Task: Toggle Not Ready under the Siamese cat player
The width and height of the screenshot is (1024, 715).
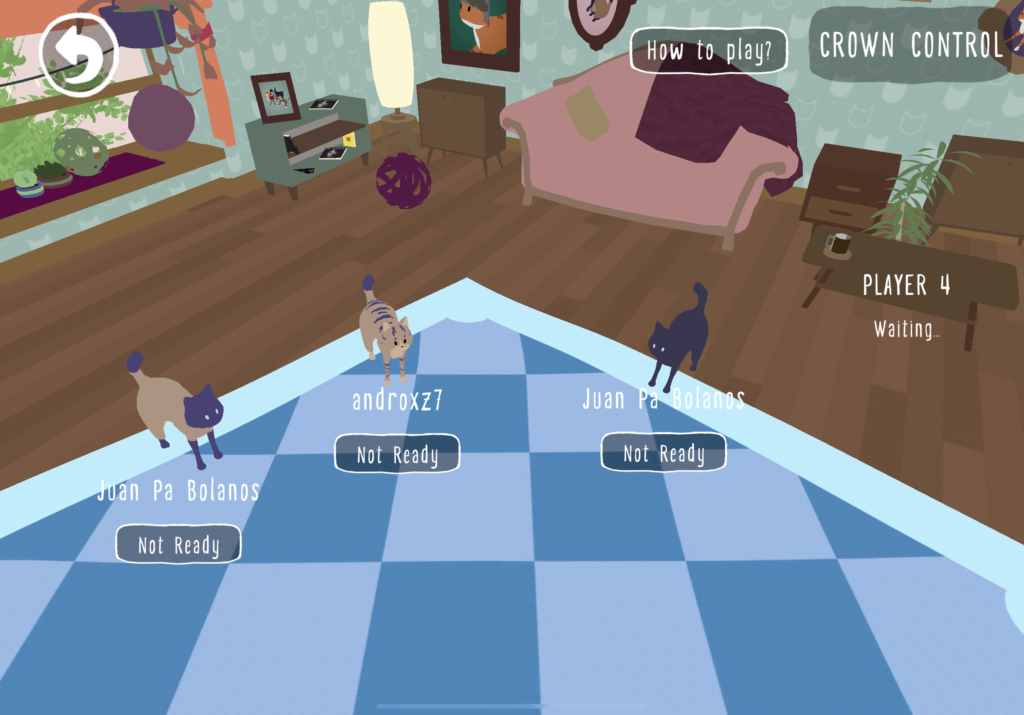Action: click(178, 544)
